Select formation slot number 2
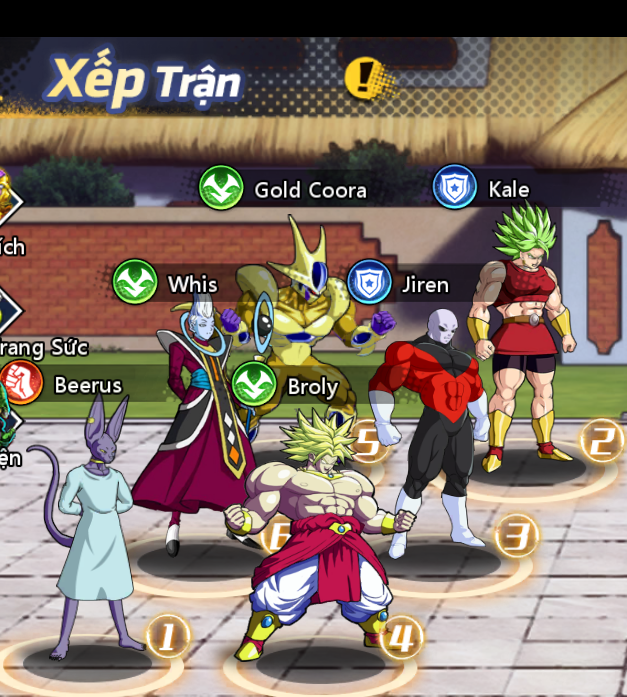Screen dimensions: 627x697 click(x=600, y=440)
